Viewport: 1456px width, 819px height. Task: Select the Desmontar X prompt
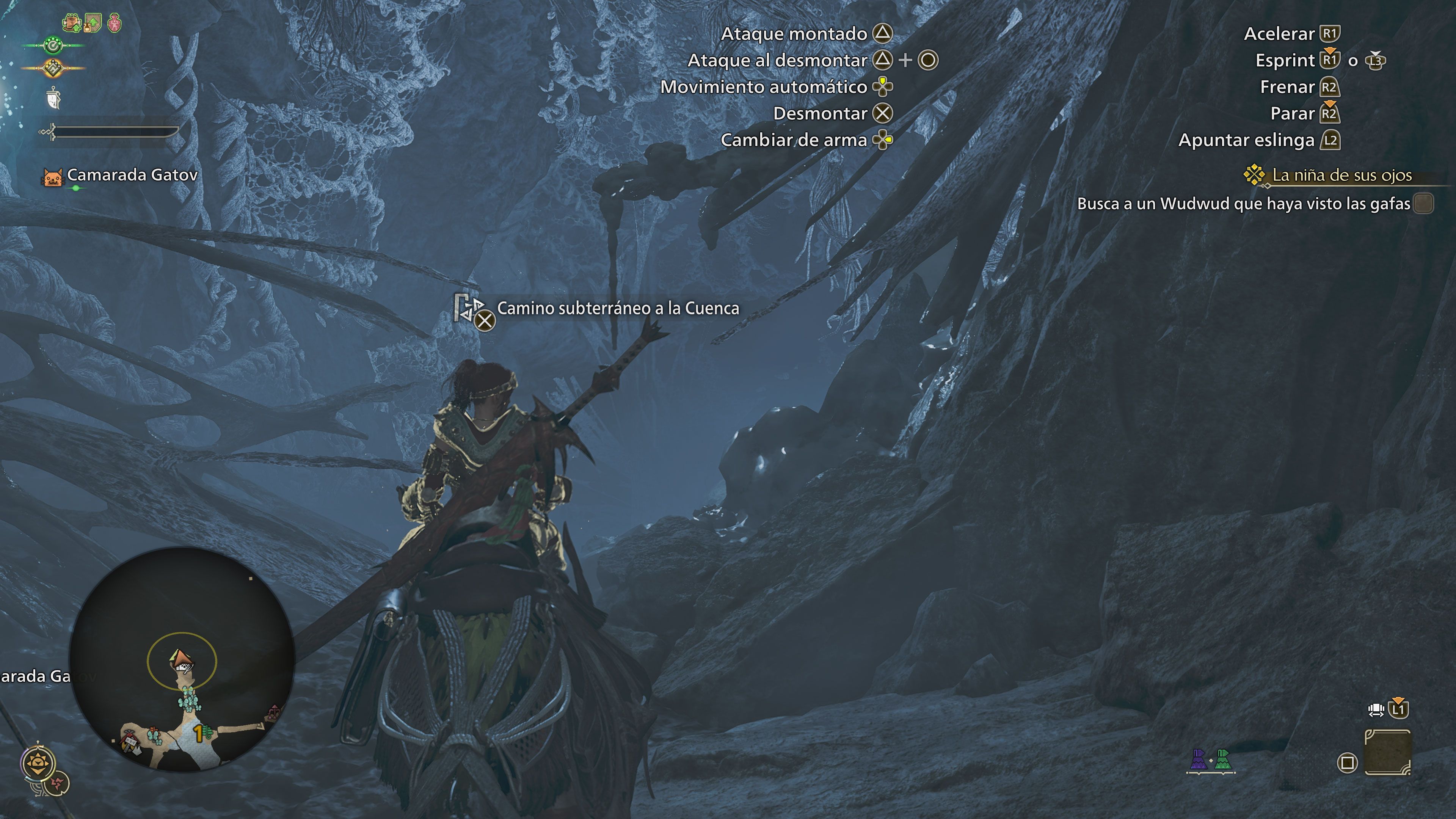point(884,113)
